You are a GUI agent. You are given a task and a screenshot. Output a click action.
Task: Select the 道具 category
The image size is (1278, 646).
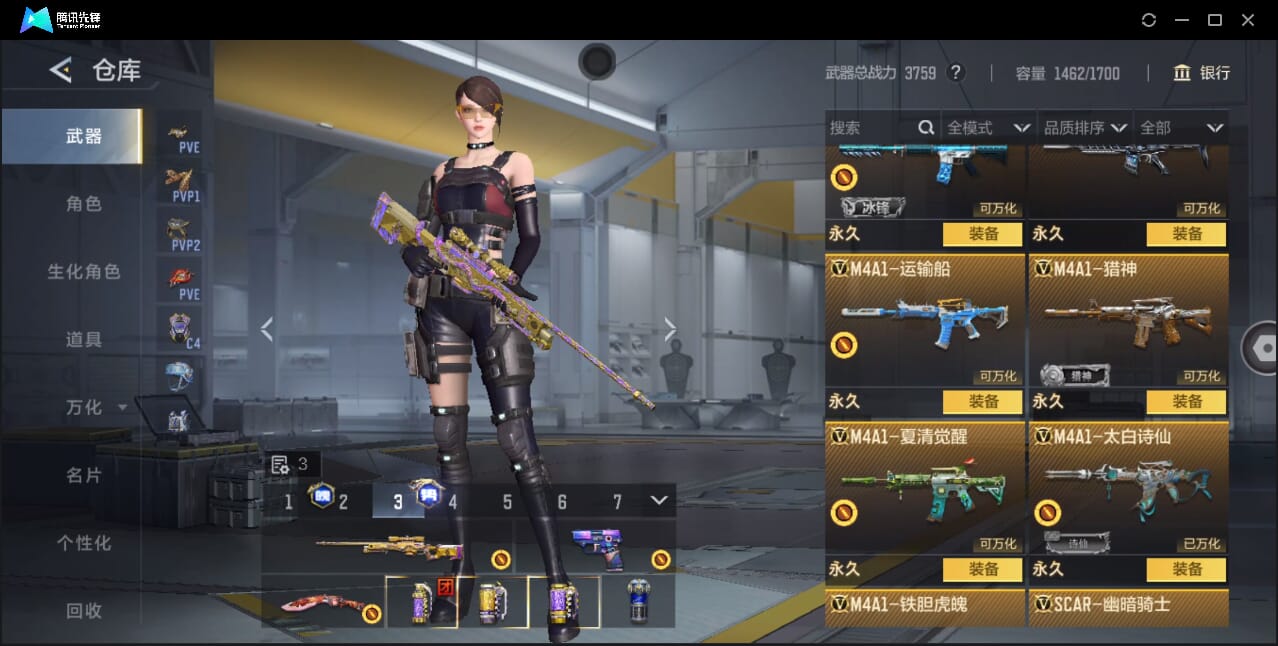(x=84, y=340)
